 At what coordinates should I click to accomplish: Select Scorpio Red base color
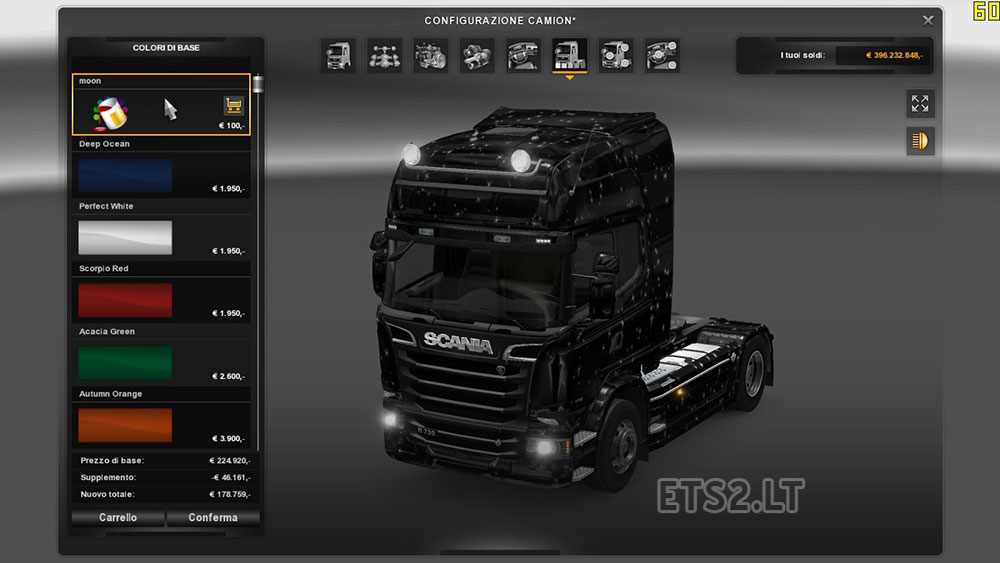[125, 300]
